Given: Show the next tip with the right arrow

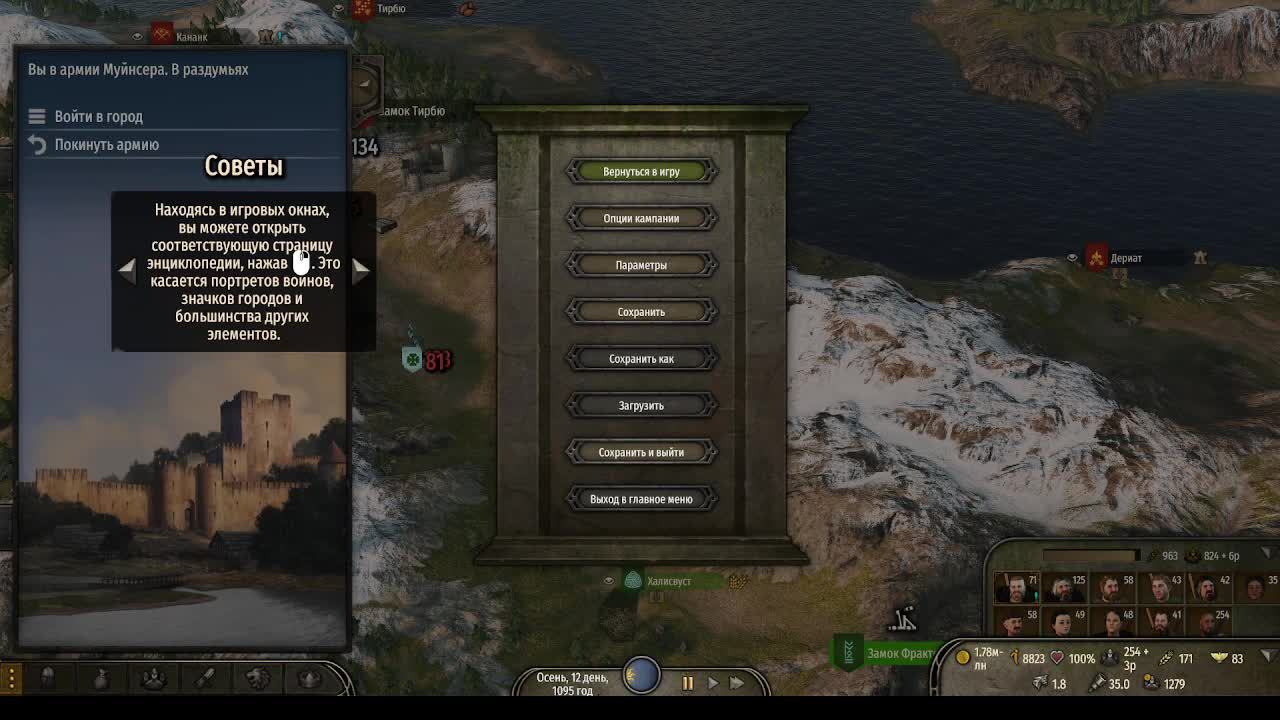Looking at the screenshot, I should tap(361, 268).
